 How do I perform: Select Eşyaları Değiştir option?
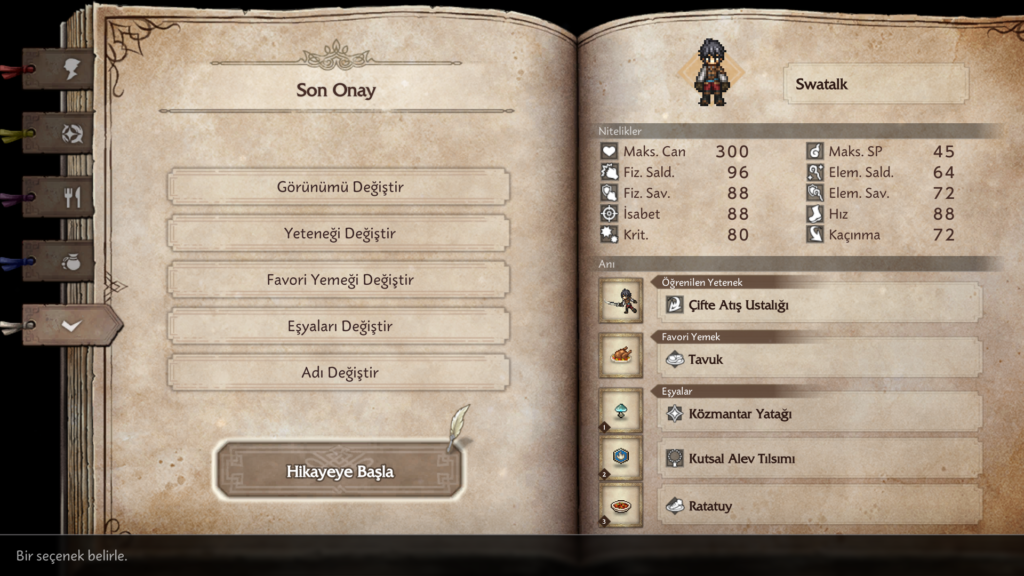pyautogui.click(x=339, y=327)
